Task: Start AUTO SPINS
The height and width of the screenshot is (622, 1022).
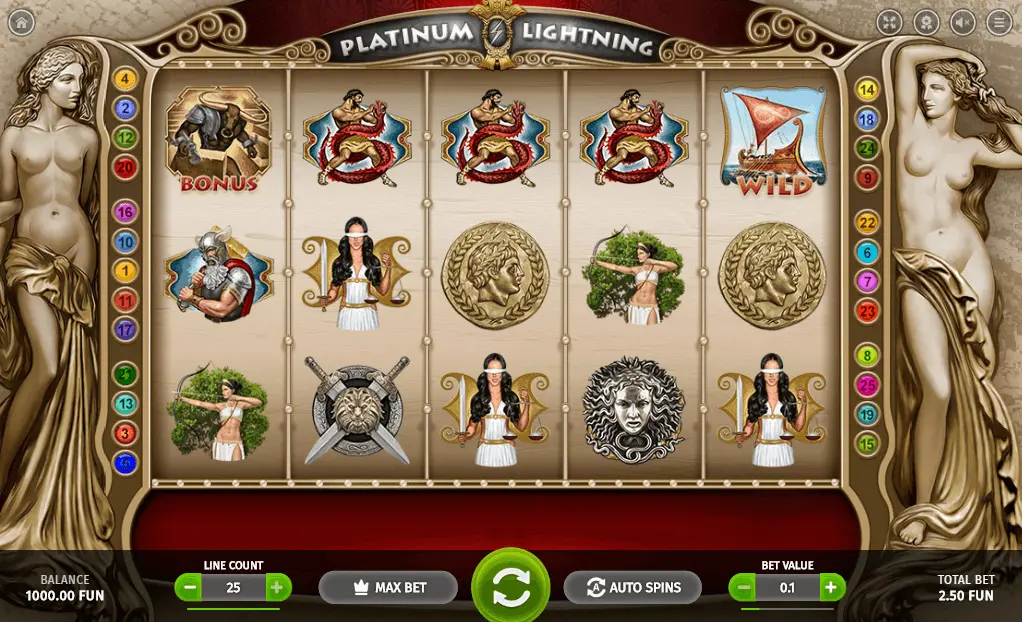Action: pyautogui.click(x=633, y=588)
